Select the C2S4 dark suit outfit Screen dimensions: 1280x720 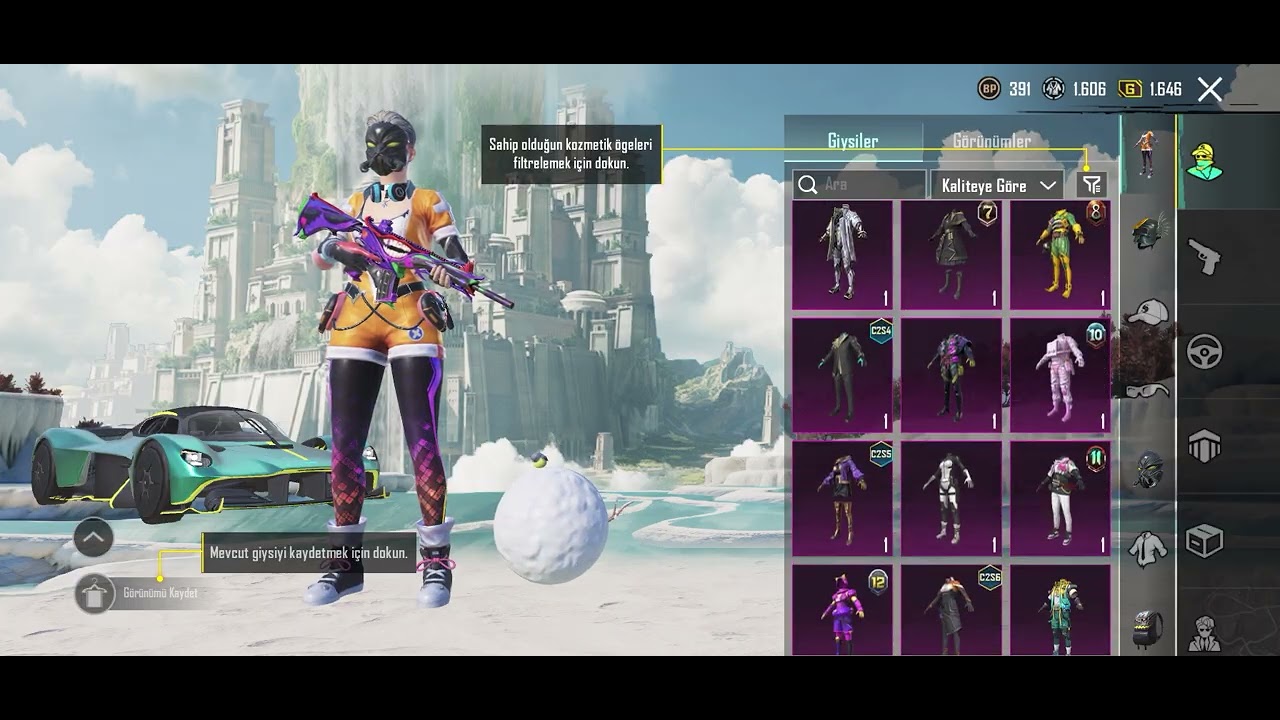[842, 375]
